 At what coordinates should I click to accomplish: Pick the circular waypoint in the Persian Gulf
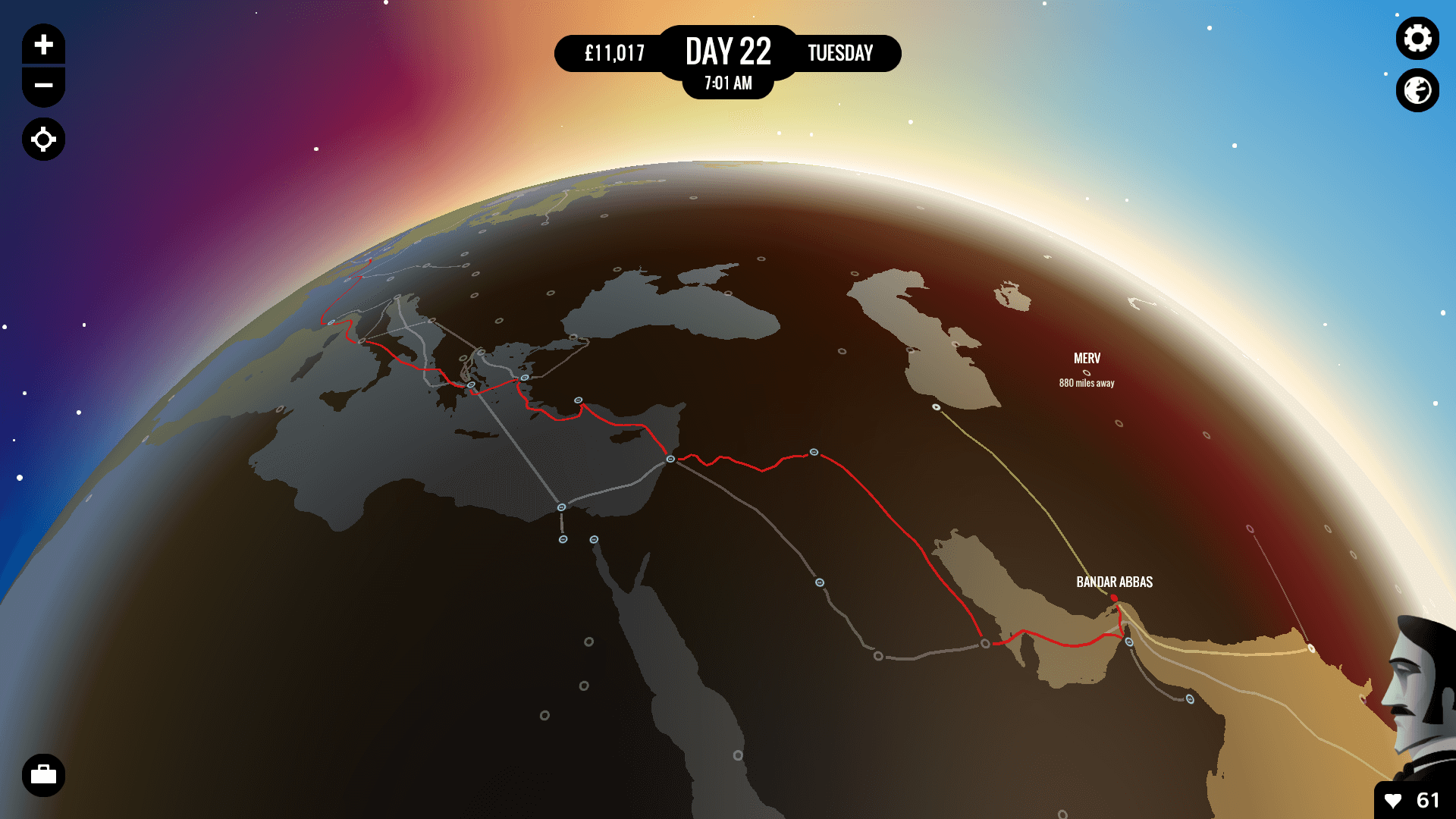pos(985,643)
